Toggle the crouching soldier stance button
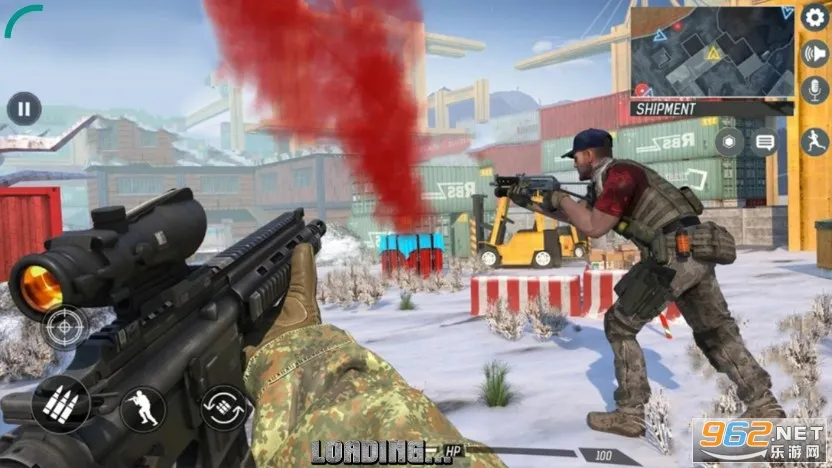 (x=143, y=408)
